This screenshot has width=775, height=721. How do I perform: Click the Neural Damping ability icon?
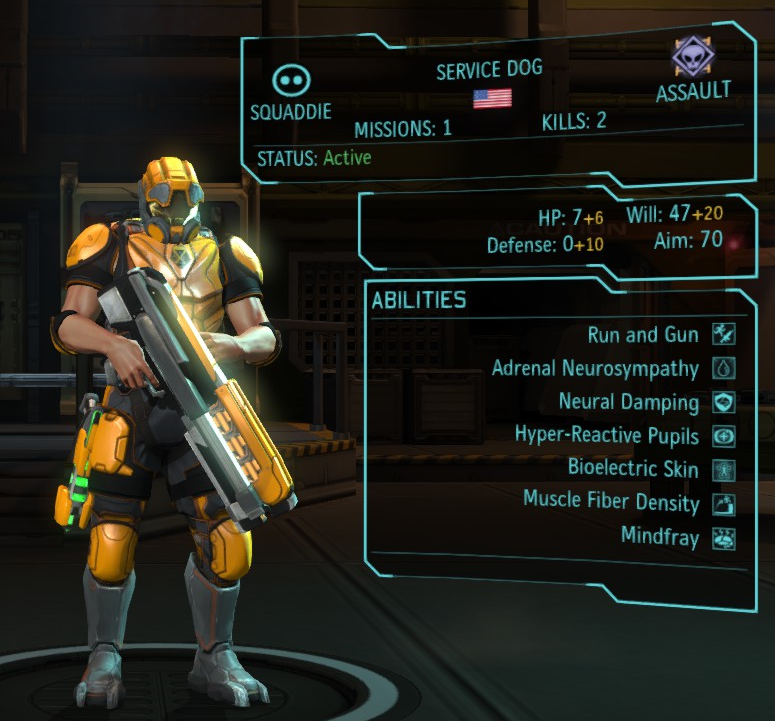point(723,402)
